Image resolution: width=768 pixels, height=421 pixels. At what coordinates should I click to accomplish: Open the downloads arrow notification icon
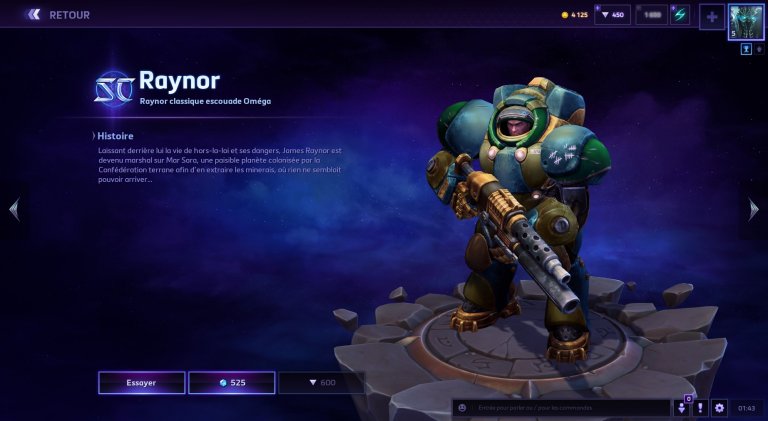(x=682, y=408)
